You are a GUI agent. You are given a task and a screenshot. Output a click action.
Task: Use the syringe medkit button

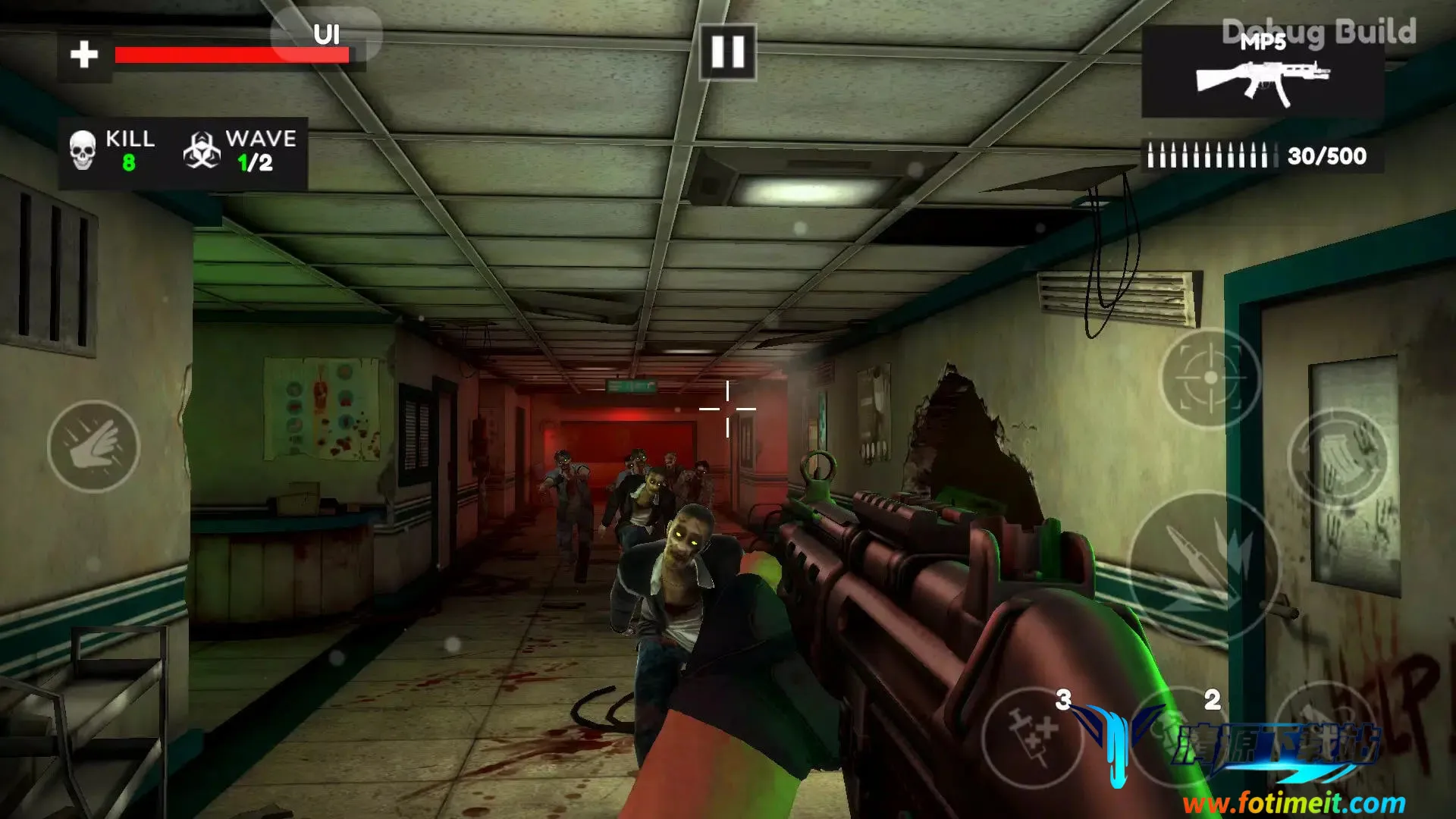pyautogui.click(x=1032, y=736)
